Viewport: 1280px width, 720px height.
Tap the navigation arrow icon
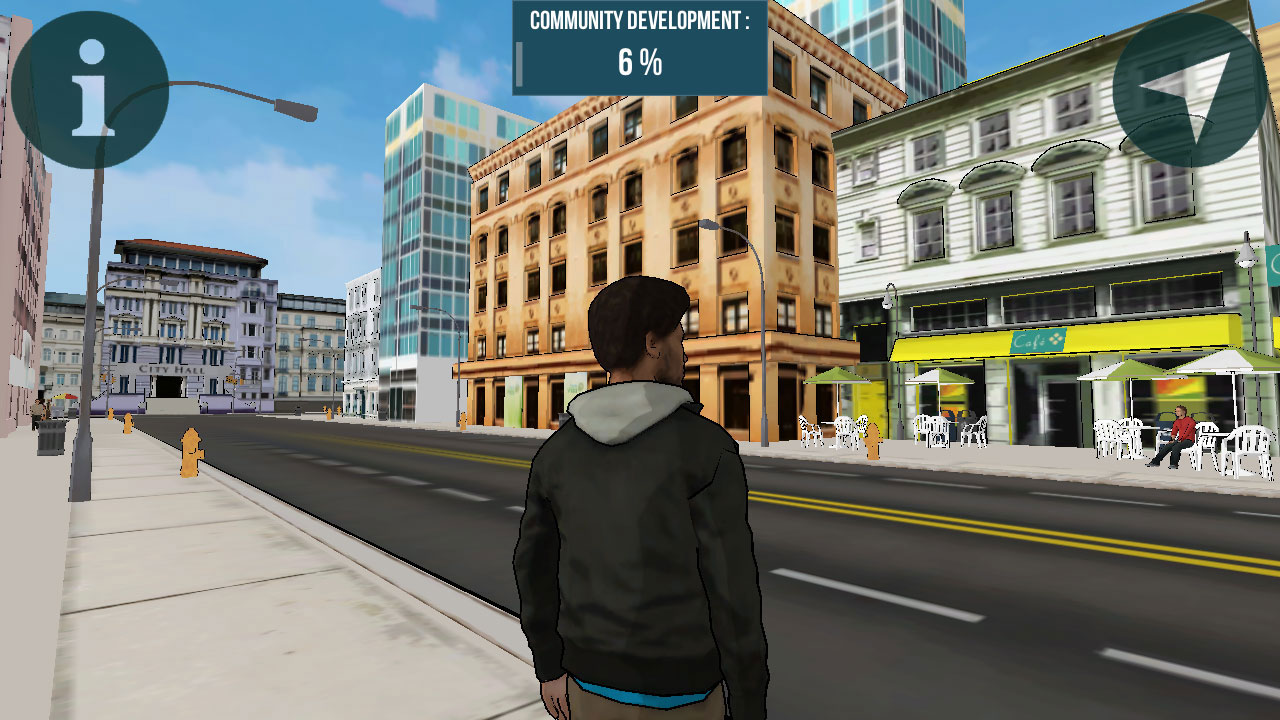pyautogui.click(x=1189, y=90)
